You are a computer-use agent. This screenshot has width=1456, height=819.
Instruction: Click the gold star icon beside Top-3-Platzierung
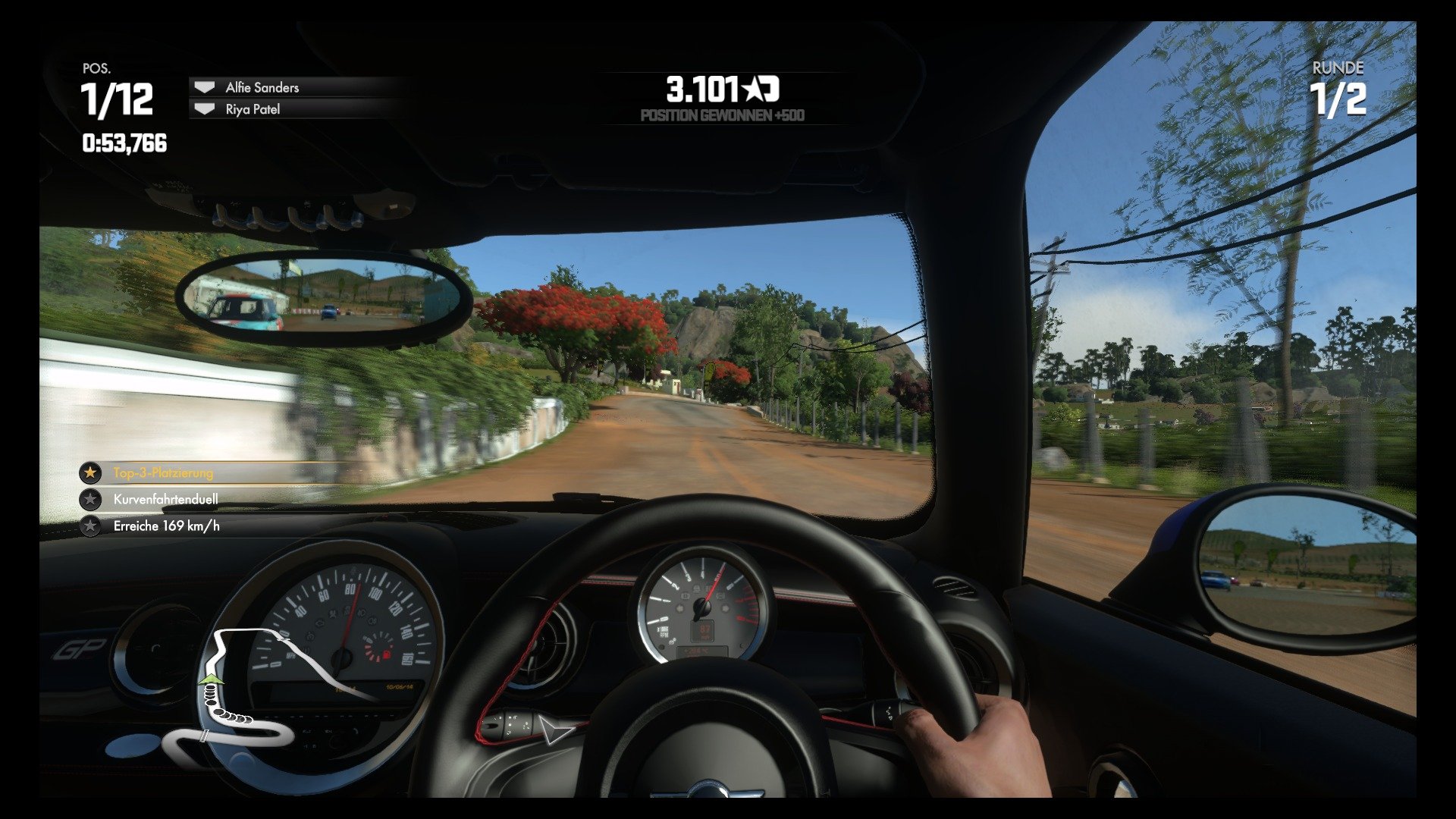coord(91,472)
